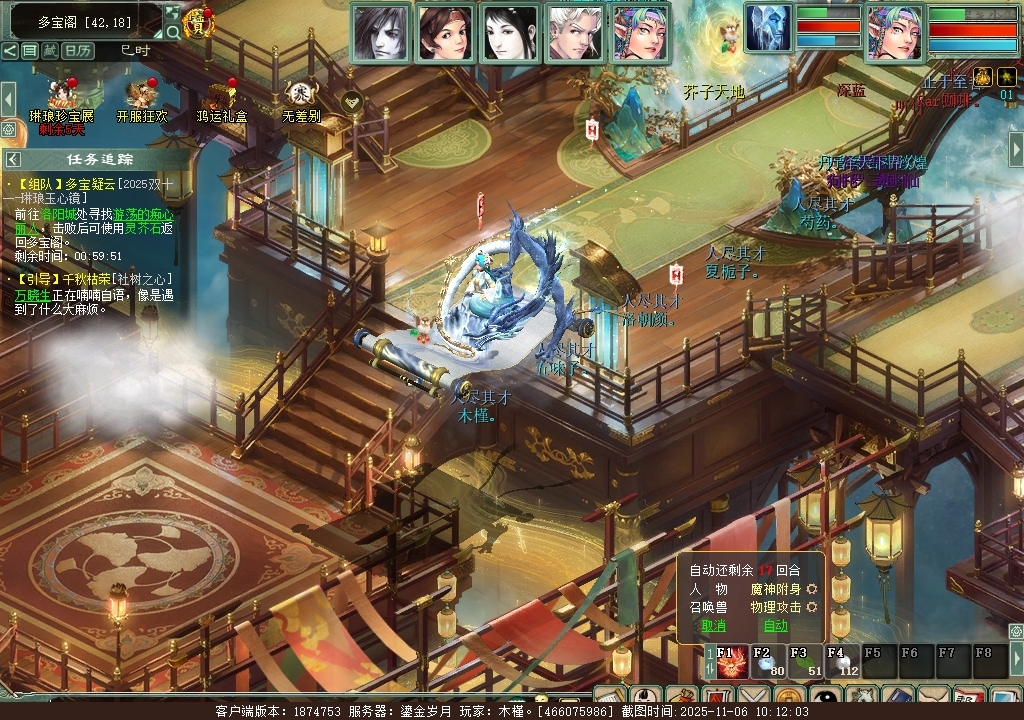Click the green 自动 auto-battle link
The width and height of the screenshot is (1024, 720).
click(776, 626)
